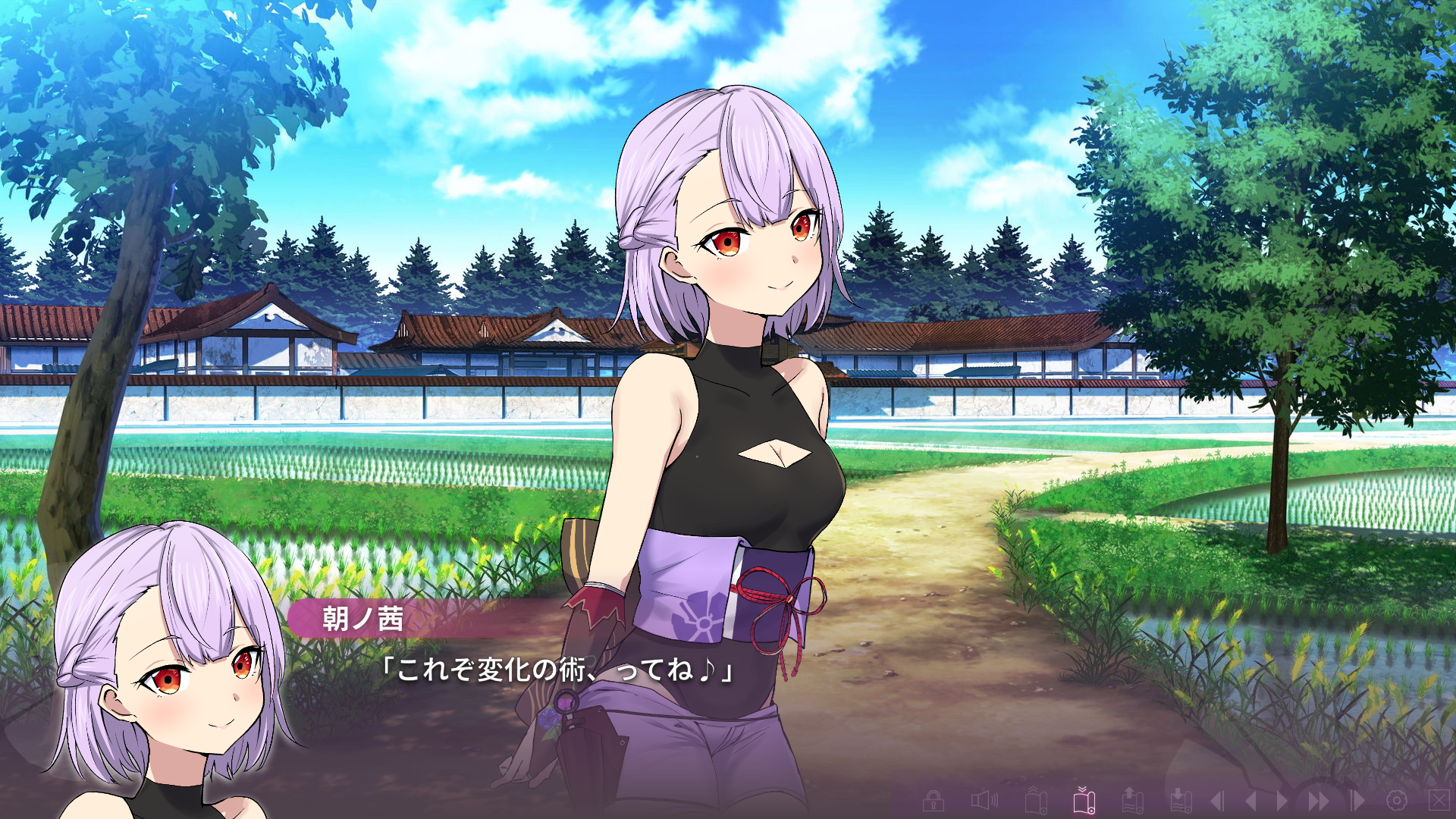Viewport: 1456px width, 819px height.
Task: Jump back with the left arrow-and-bar icon
Action: (x=1217, y=801)
